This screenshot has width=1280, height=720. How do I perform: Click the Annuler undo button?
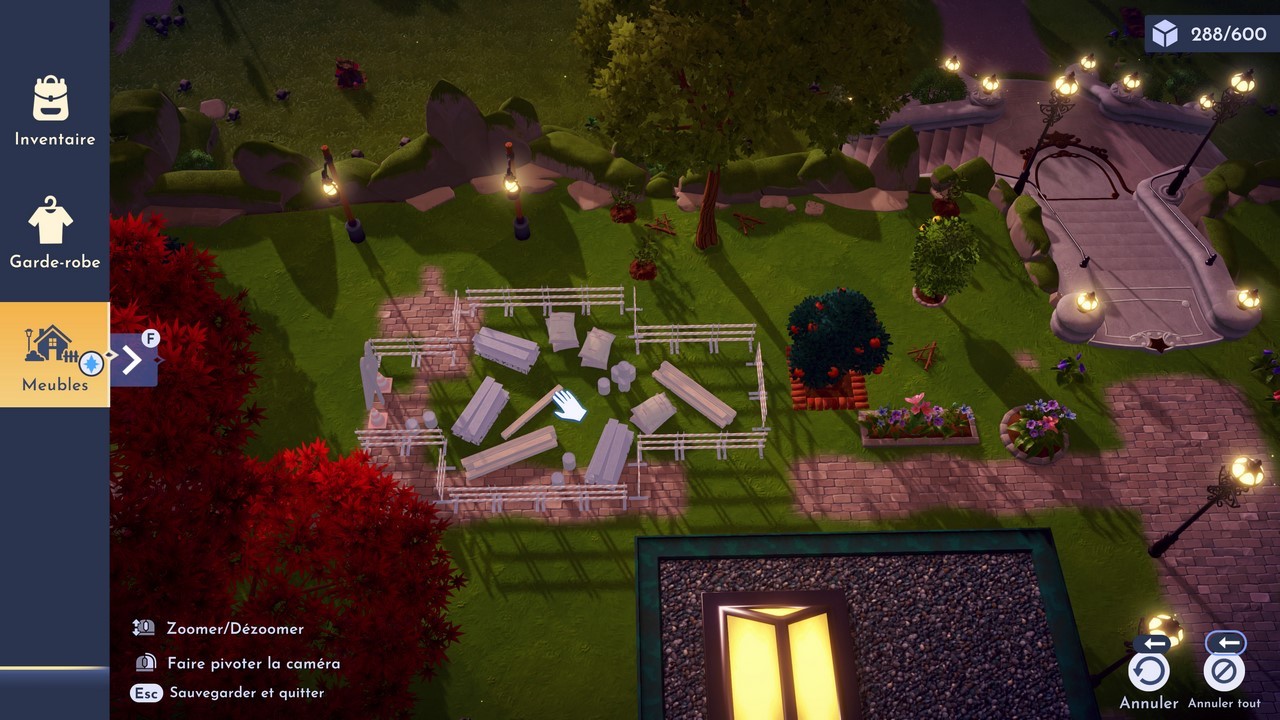pyautogui.click(x=1148, y=672)
